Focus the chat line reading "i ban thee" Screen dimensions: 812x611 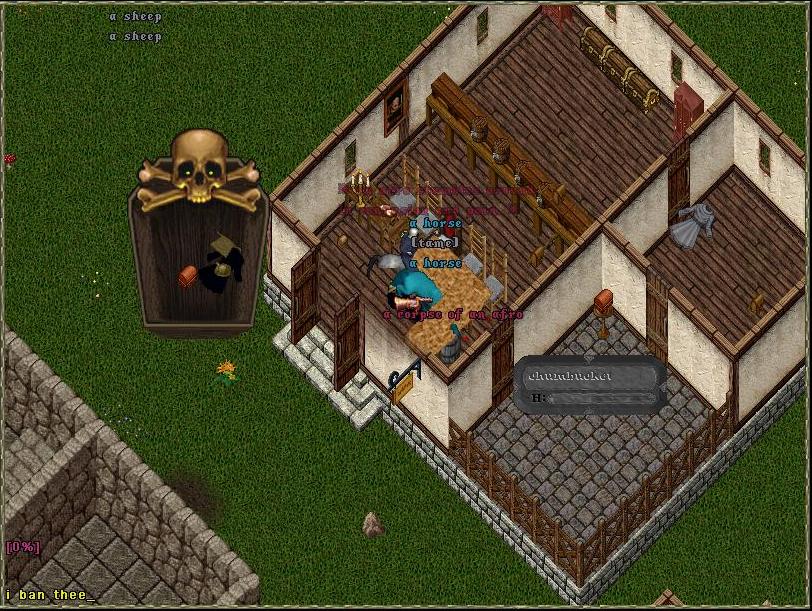click(x=50, y=595)
